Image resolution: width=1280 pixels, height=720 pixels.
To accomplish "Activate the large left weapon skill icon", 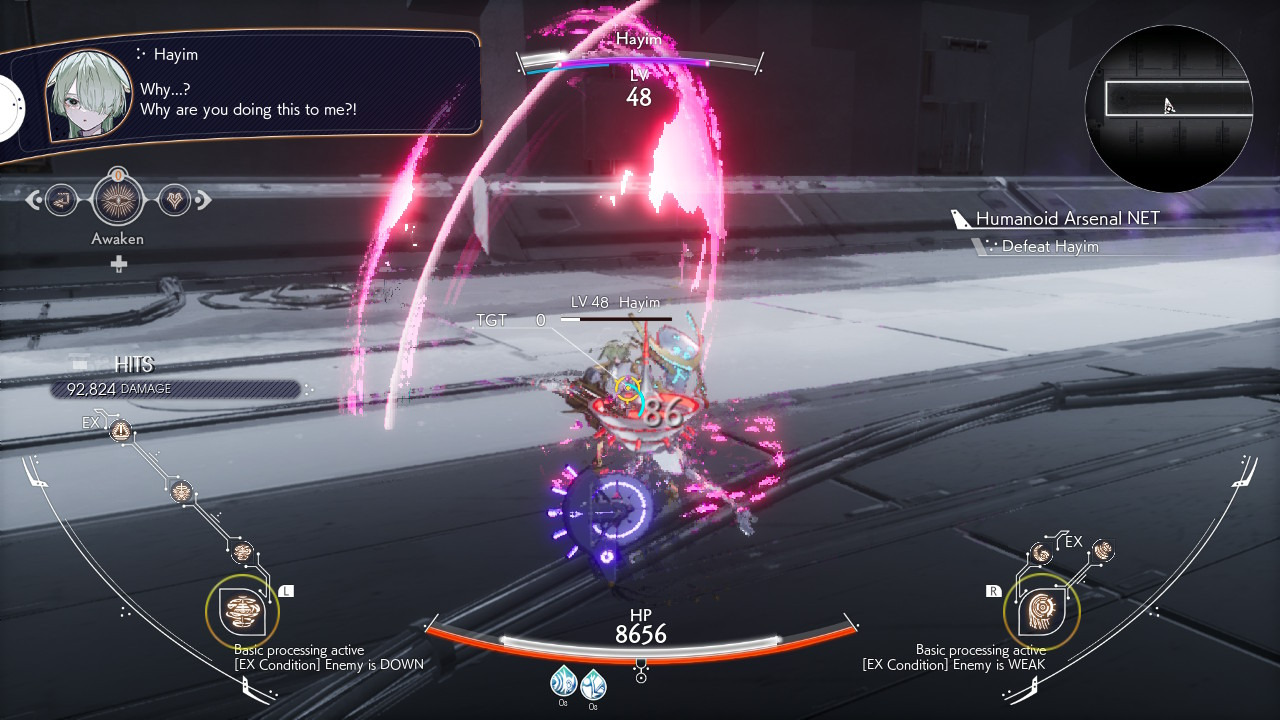I will tap(242, 610).
